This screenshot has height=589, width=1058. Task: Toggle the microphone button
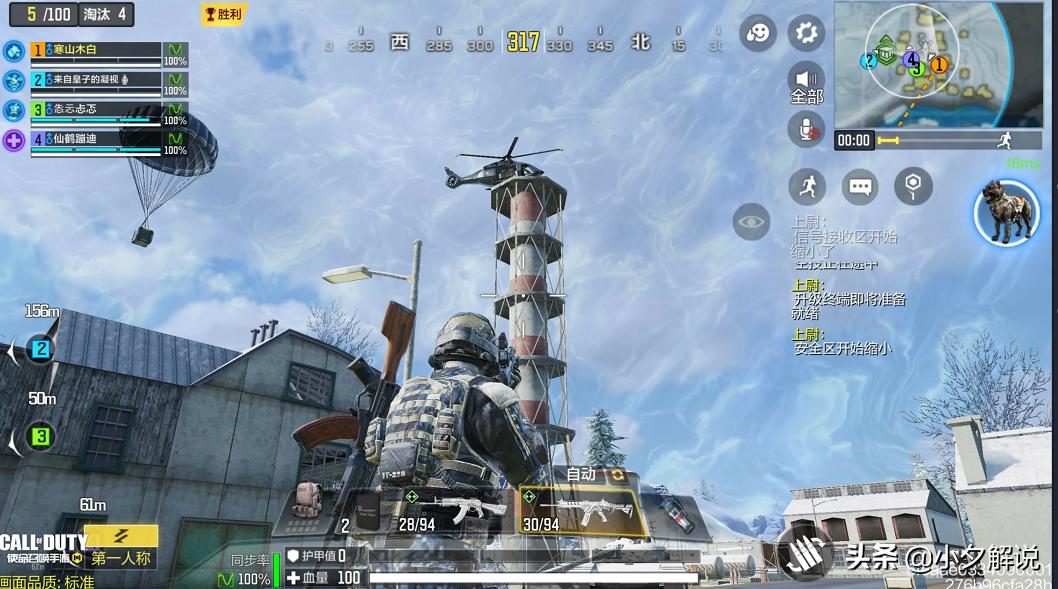pyautogui.click(x=806, y=129)
